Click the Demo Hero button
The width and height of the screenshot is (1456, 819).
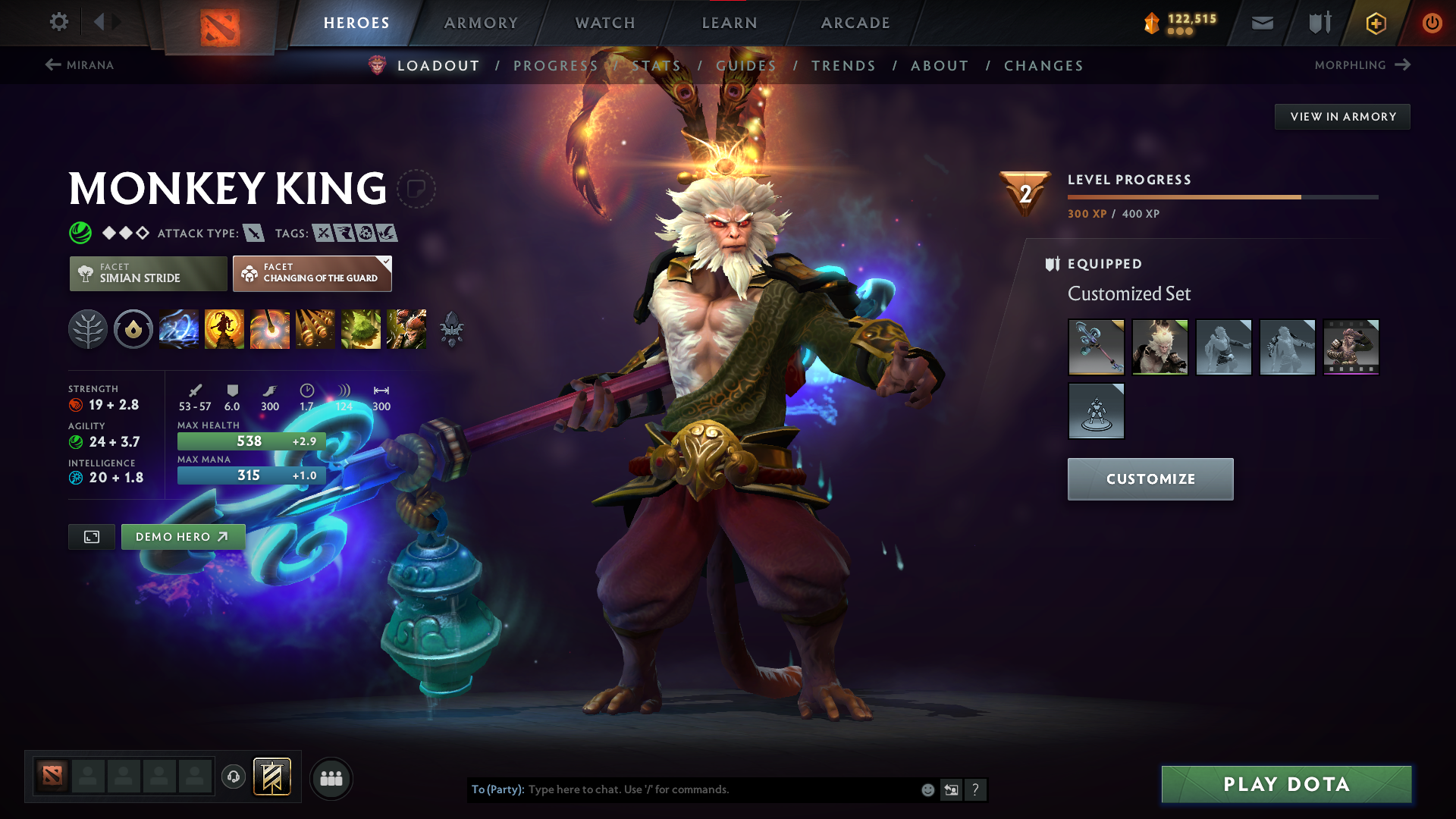183,536
